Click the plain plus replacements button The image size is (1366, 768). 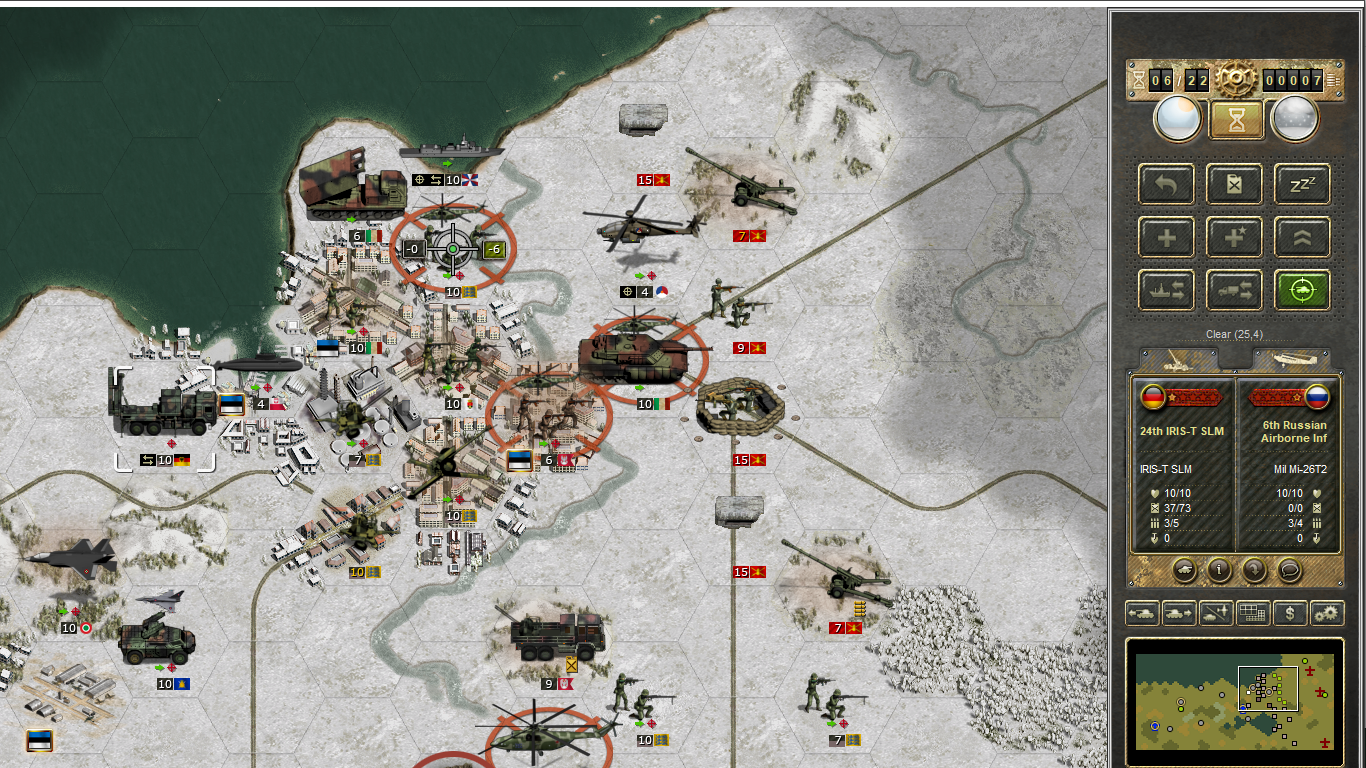point(1166,238)
